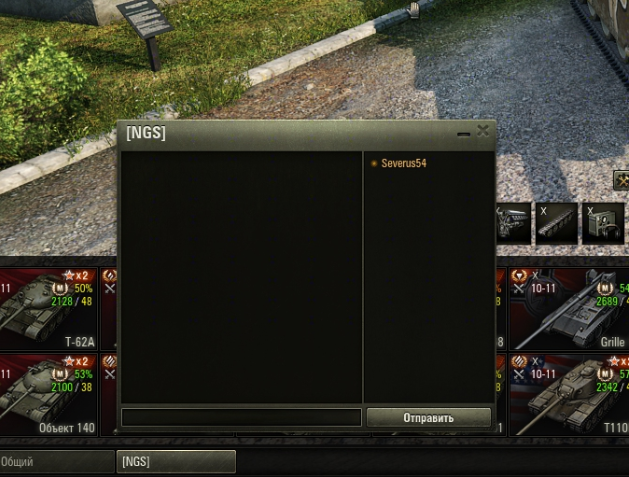
Task: Pick the T110 tank in carousel
Action: click(x=570, y=393)
